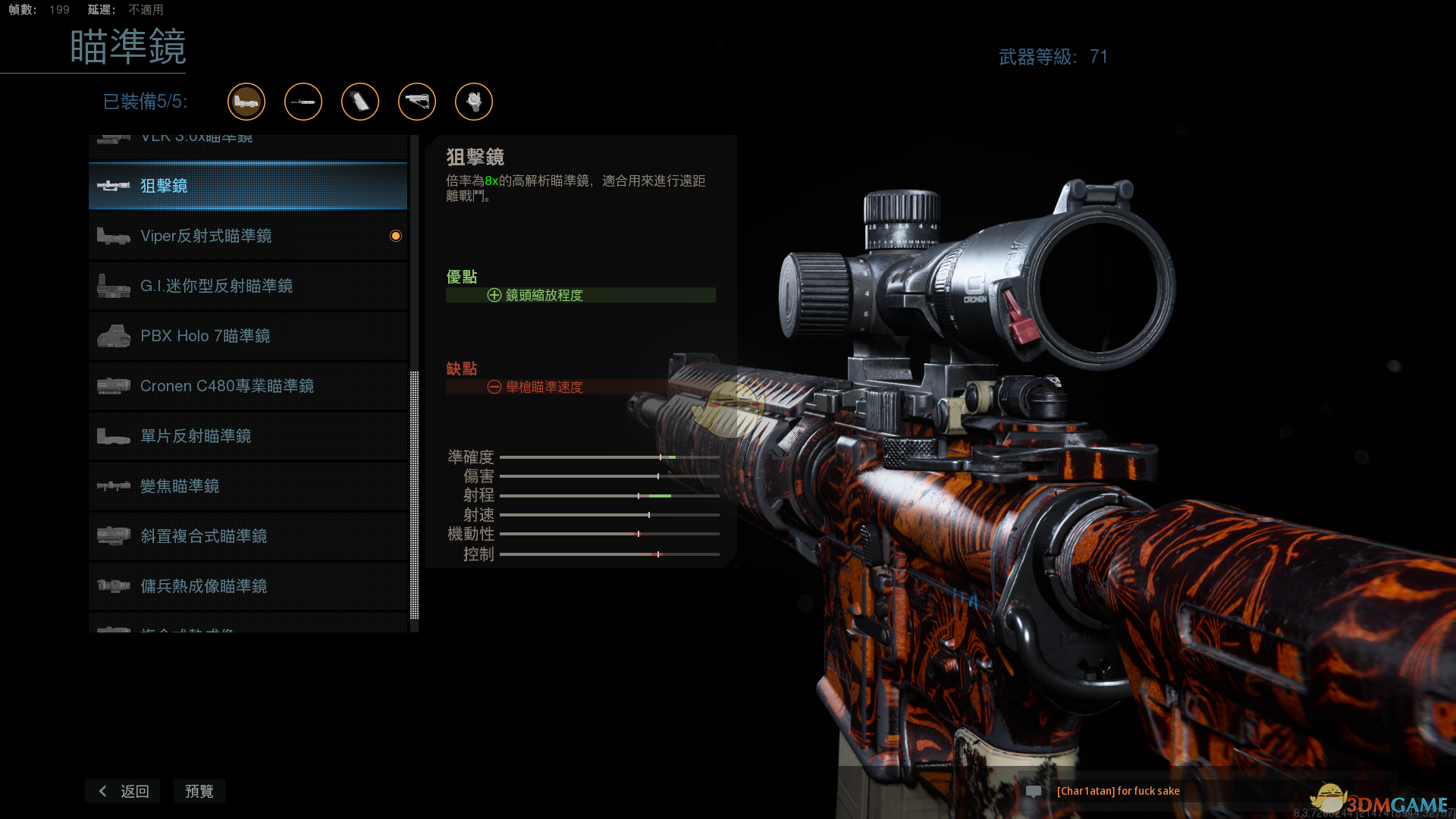Choose the Viper反射式瞄準鏡 optic
The height and width of the screenshot is (819, 1456).
pos(247,236)
